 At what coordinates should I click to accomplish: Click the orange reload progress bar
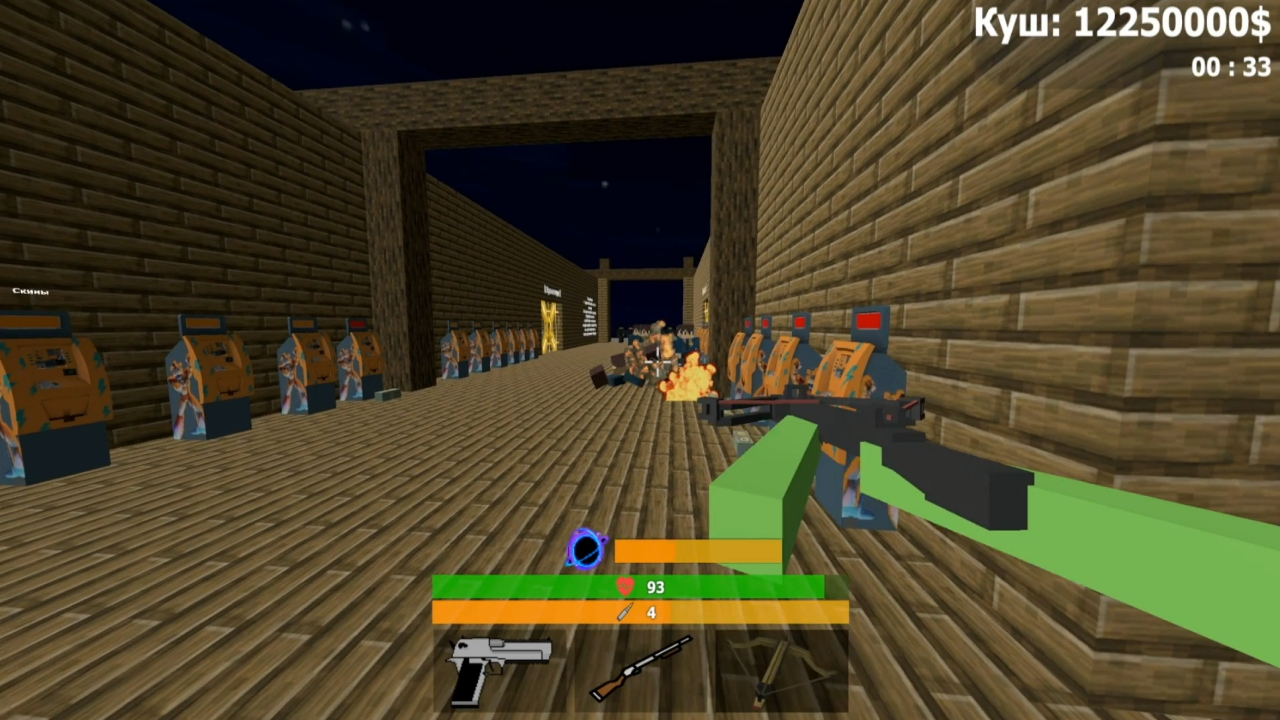698,551
